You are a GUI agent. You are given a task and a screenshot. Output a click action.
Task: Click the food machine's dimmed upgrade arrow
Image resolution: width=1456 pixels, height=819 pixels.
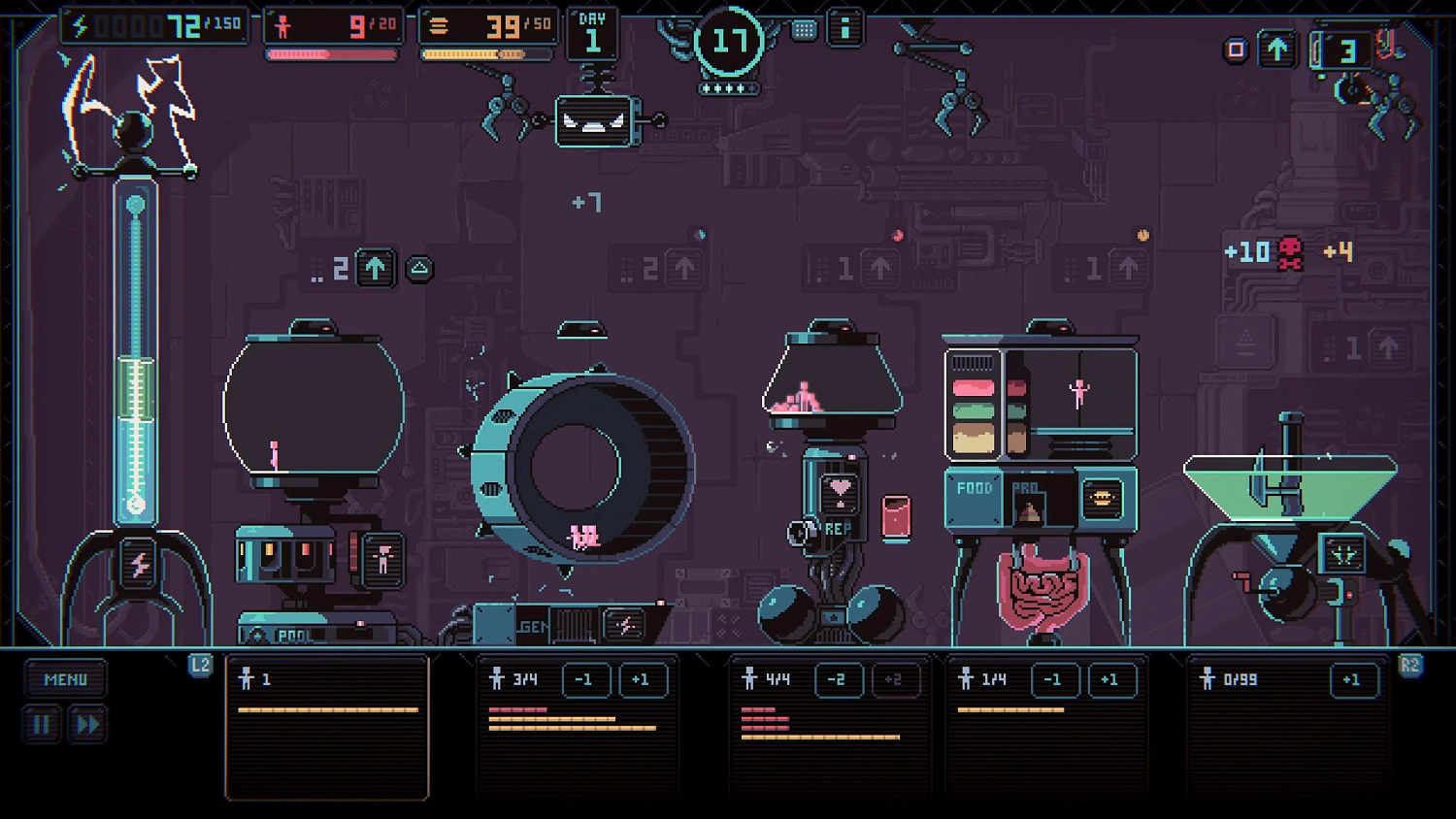1127,268
